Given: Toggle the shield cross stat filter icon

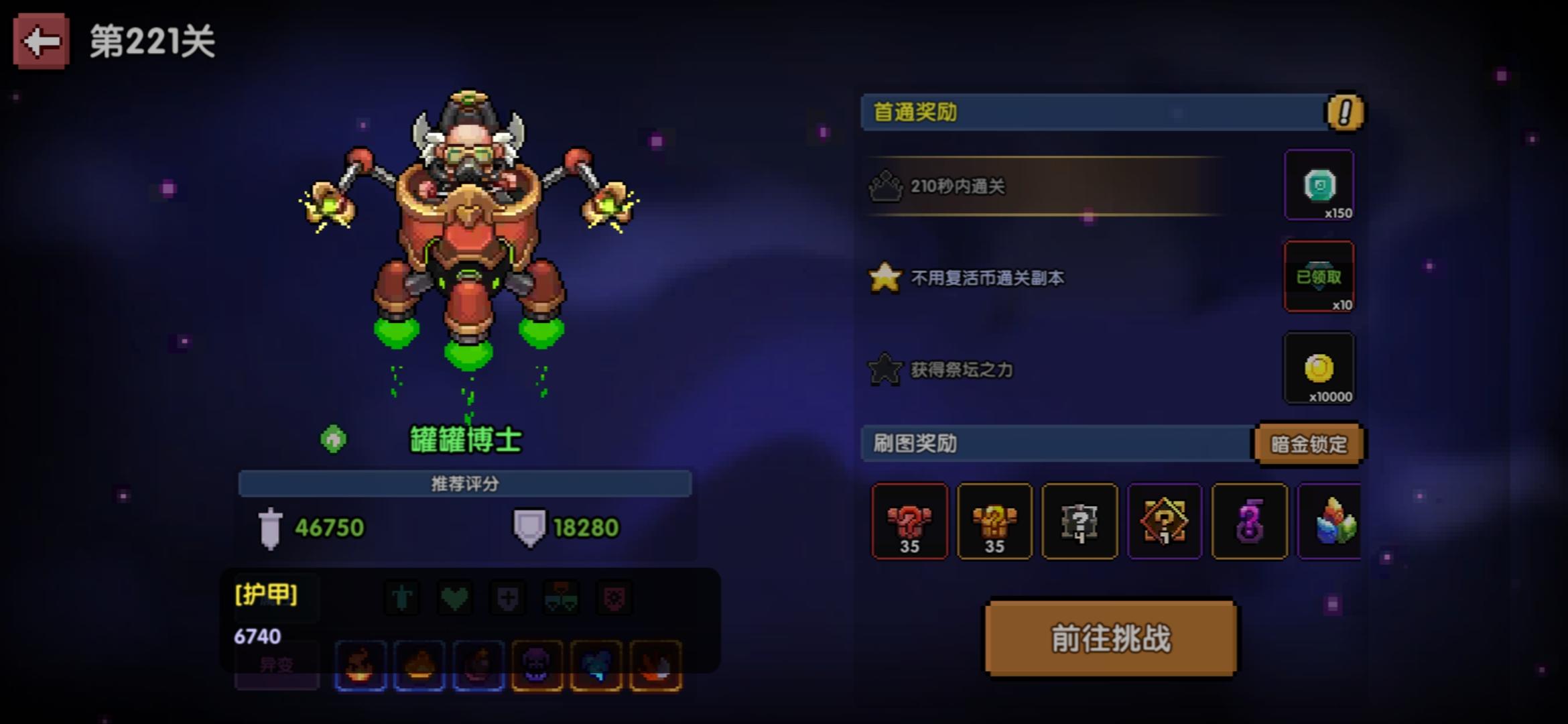Looking at the screenshot, I should tap(507, 597).
